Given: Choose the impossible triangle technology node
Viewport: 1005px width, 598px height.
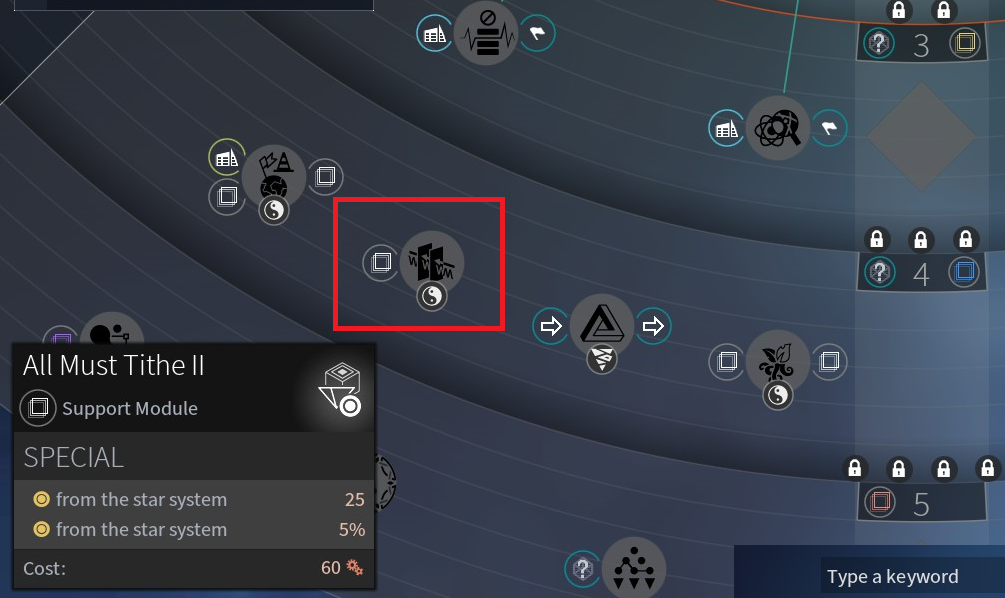Looking at the screenshot, I should point(601,326).
